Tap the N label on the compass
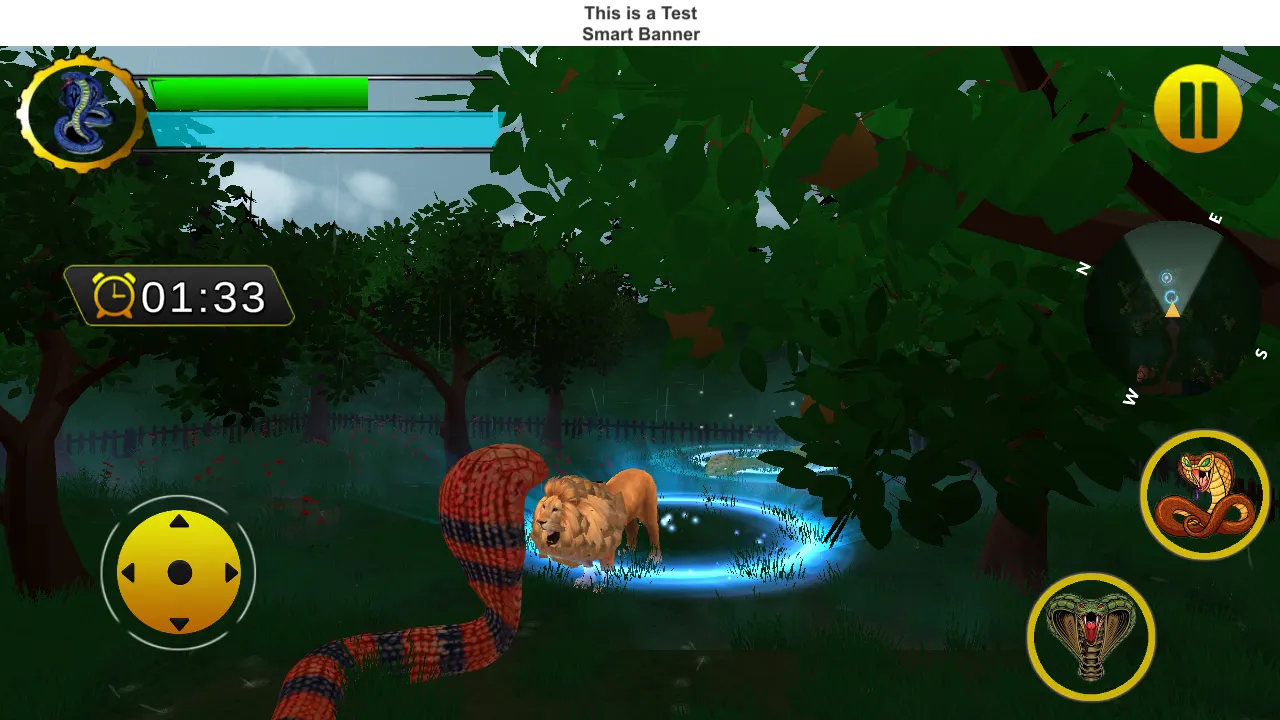This screenshot has width=1280, height=720. click(x=1081, y=267)
